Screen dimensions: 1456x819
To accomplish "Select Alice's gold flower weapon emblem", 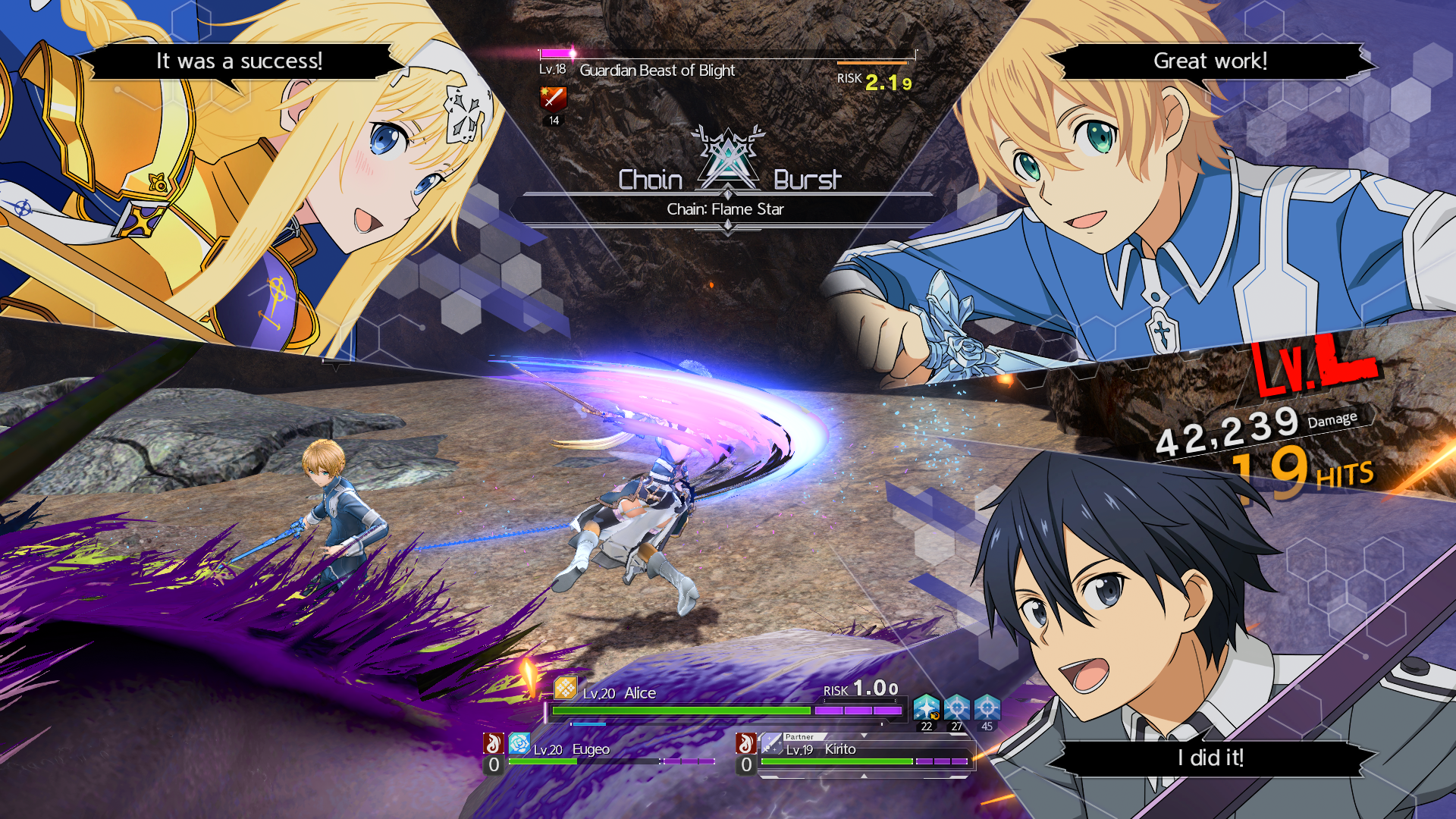I will tap(565, 688).
